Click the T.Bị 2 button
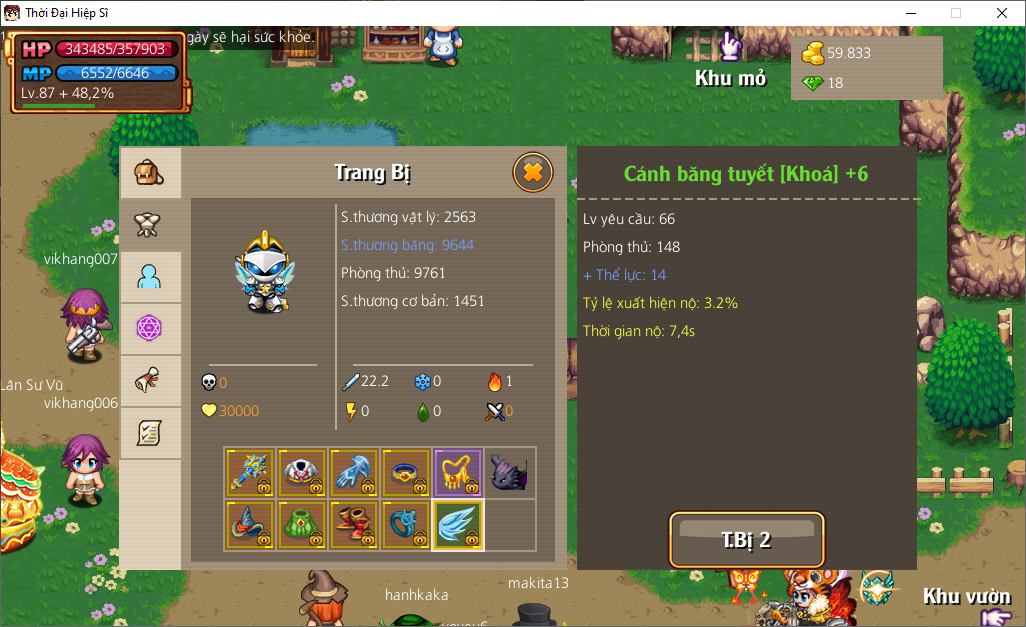The width and height of the screenshot is (1026, 627). click(747, 540)
